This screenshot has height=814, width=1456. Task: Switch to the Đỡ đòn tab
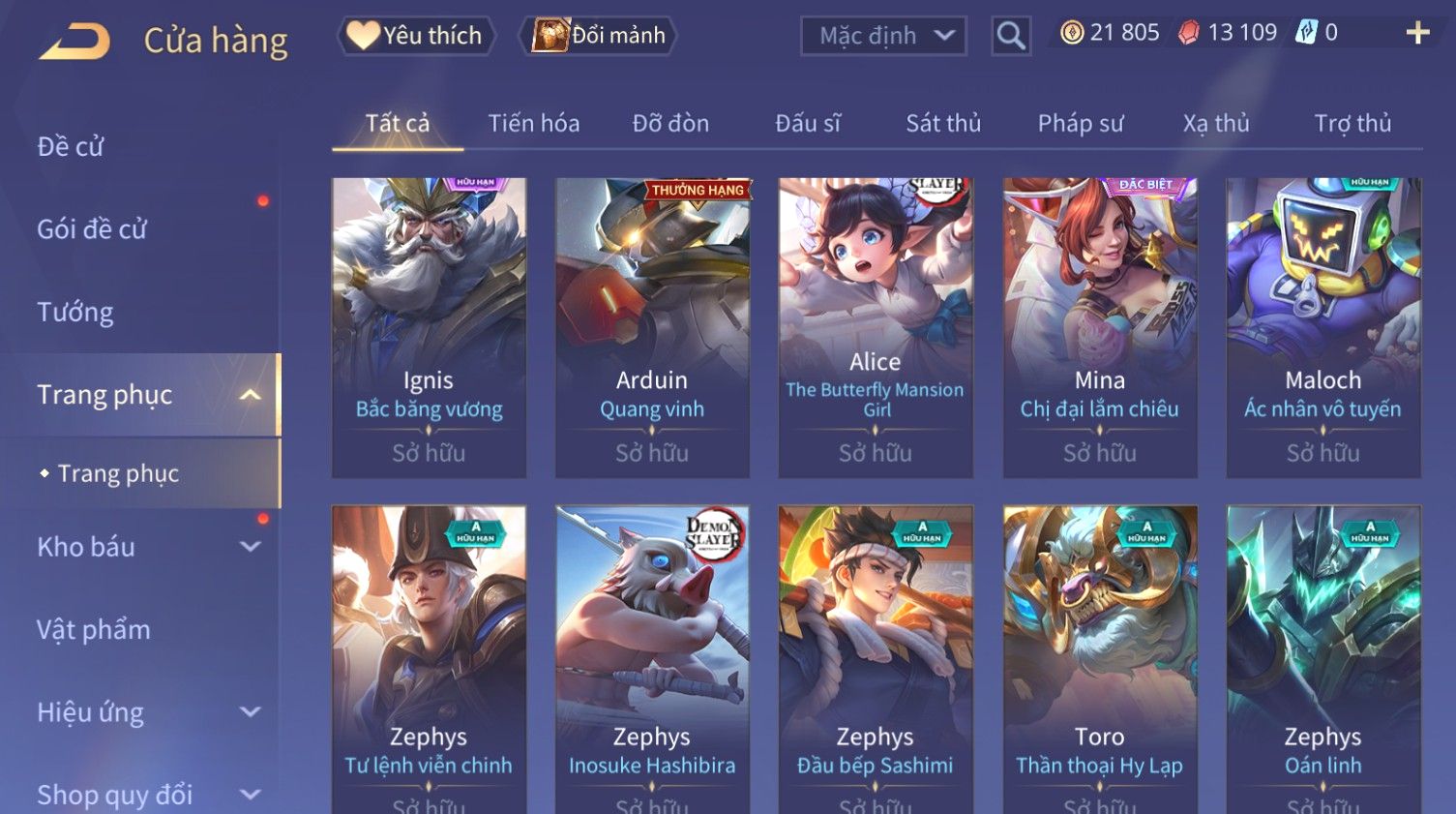670,124
